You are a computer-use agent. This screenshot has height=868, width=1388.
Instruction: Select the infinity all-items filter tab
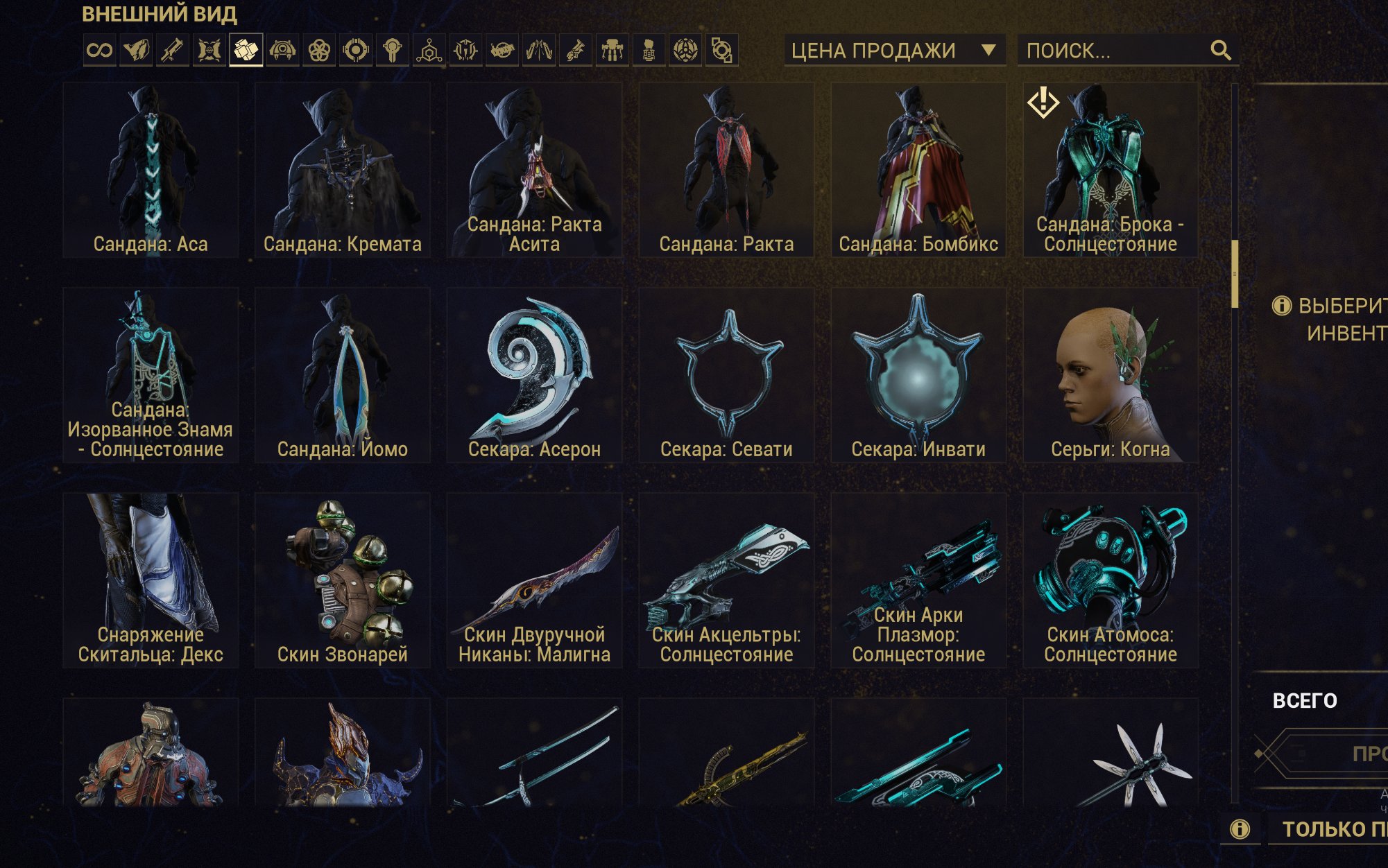coord(99,51)
